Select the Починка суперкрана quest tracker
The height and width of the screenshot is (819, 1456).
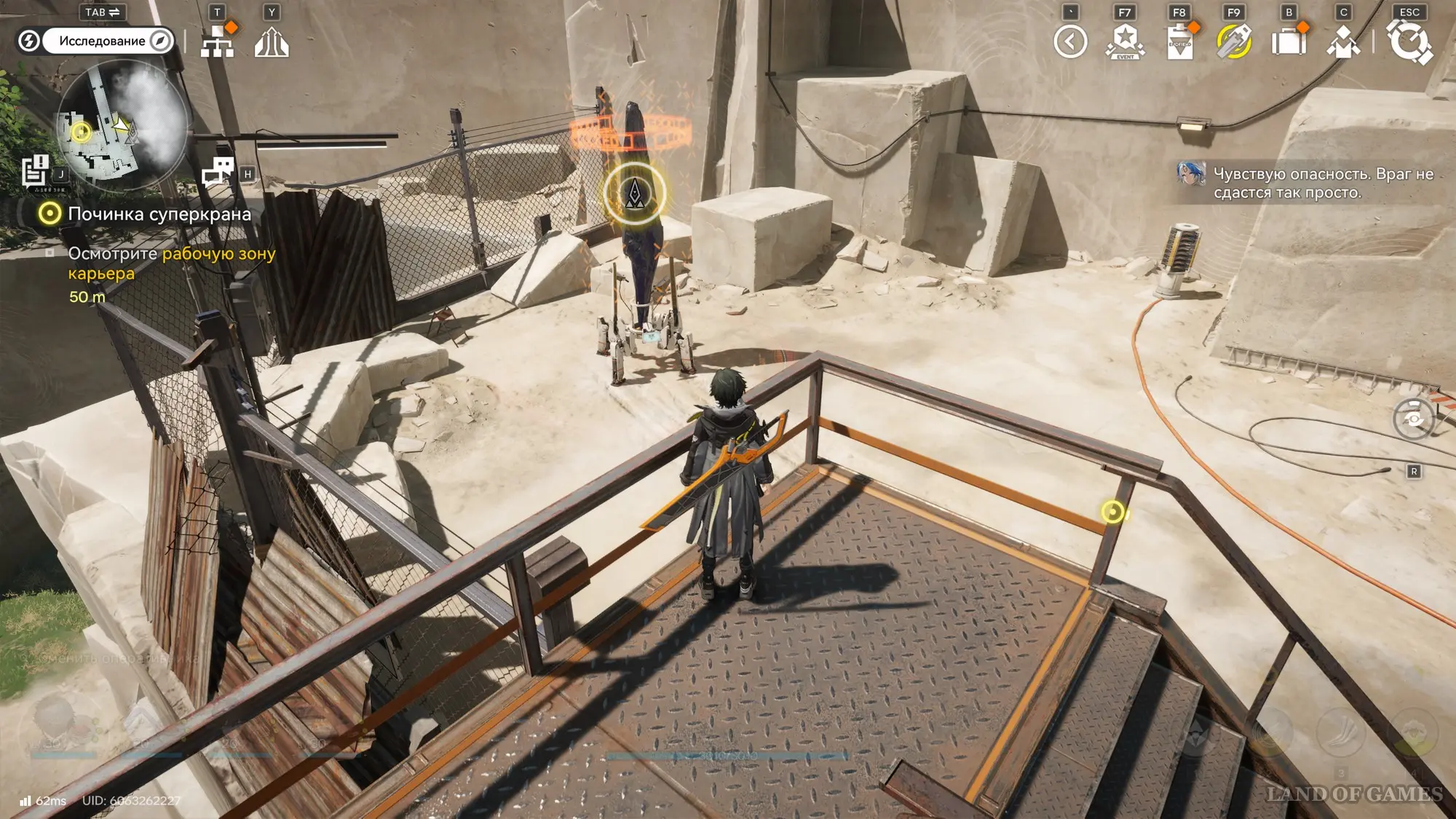click(159, 214)
